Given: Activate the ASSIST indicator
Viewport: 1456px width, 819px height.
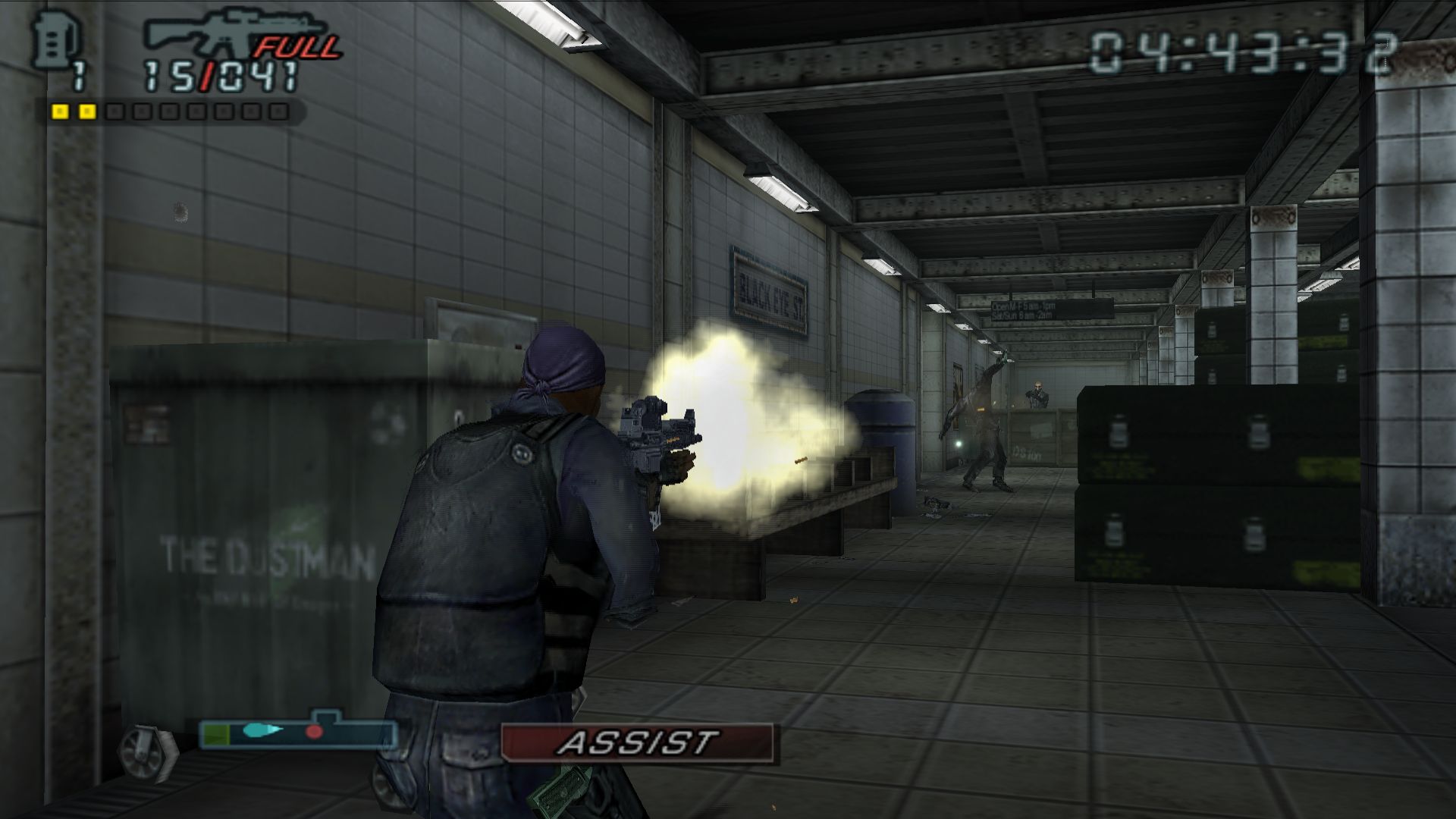Looking at the screenshot, I should tap(637, 742).
